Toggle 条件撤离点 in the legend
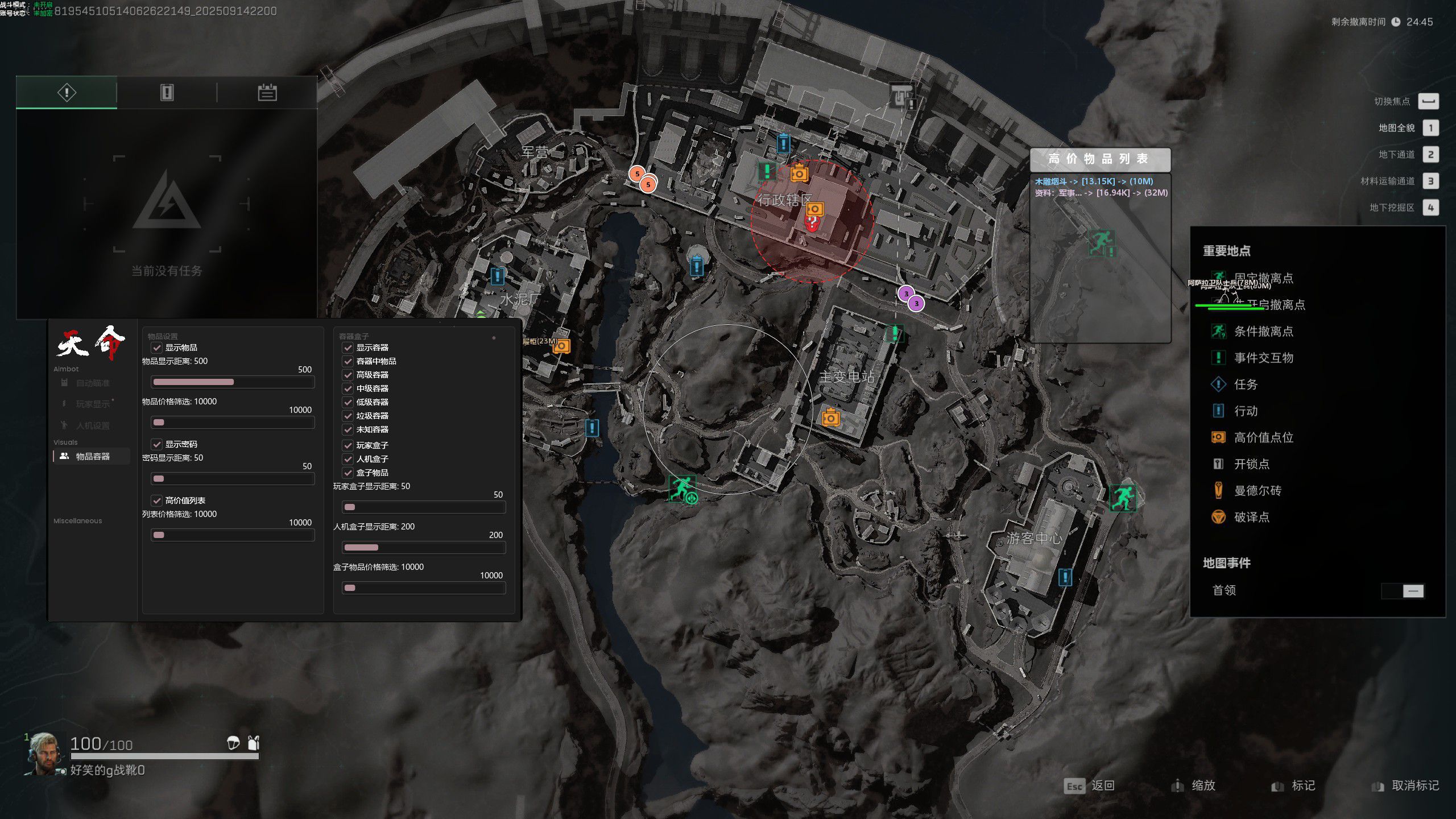Image resolution: width=1456 pixels, height=819 pixels. 1263,331
